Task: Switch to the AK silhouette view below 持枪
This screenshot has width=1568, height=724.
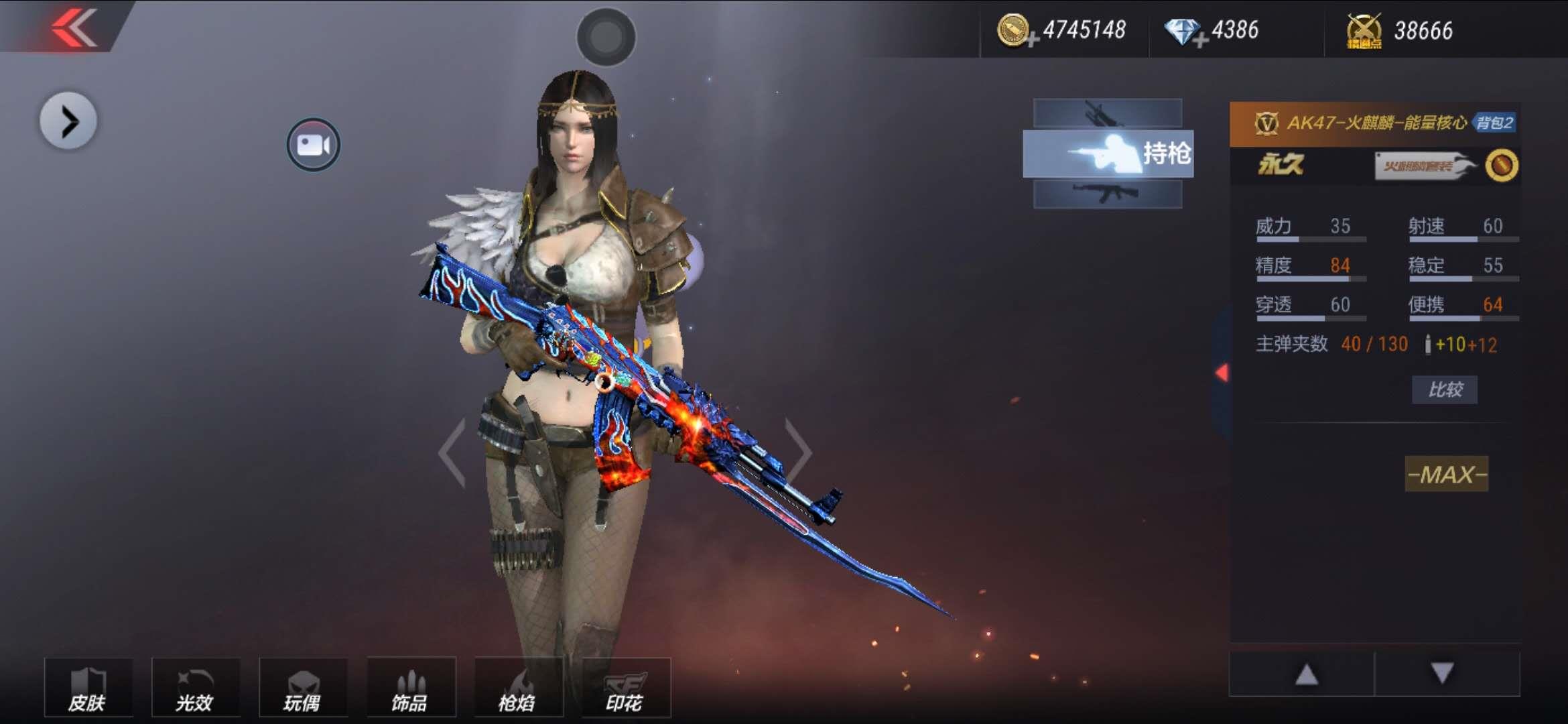Action: pos(1107,194)
